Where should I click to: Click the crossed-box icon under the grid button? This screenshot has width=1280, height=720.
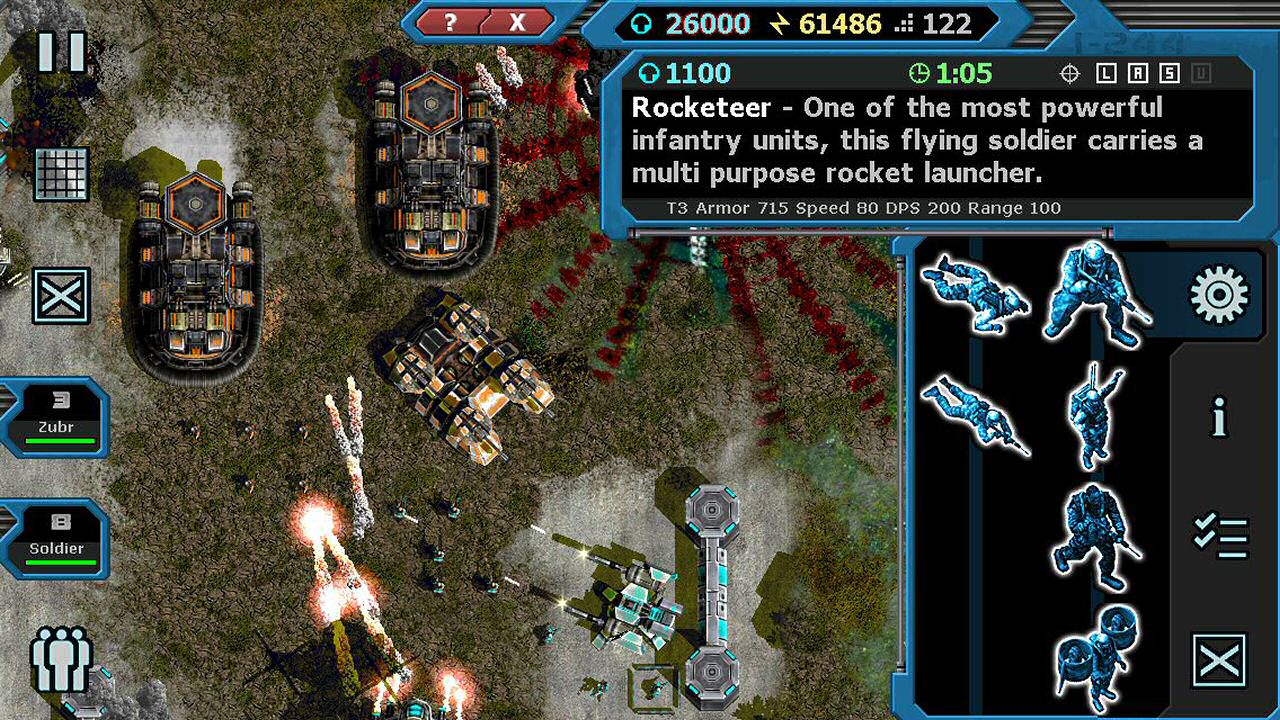pos(61,295)
